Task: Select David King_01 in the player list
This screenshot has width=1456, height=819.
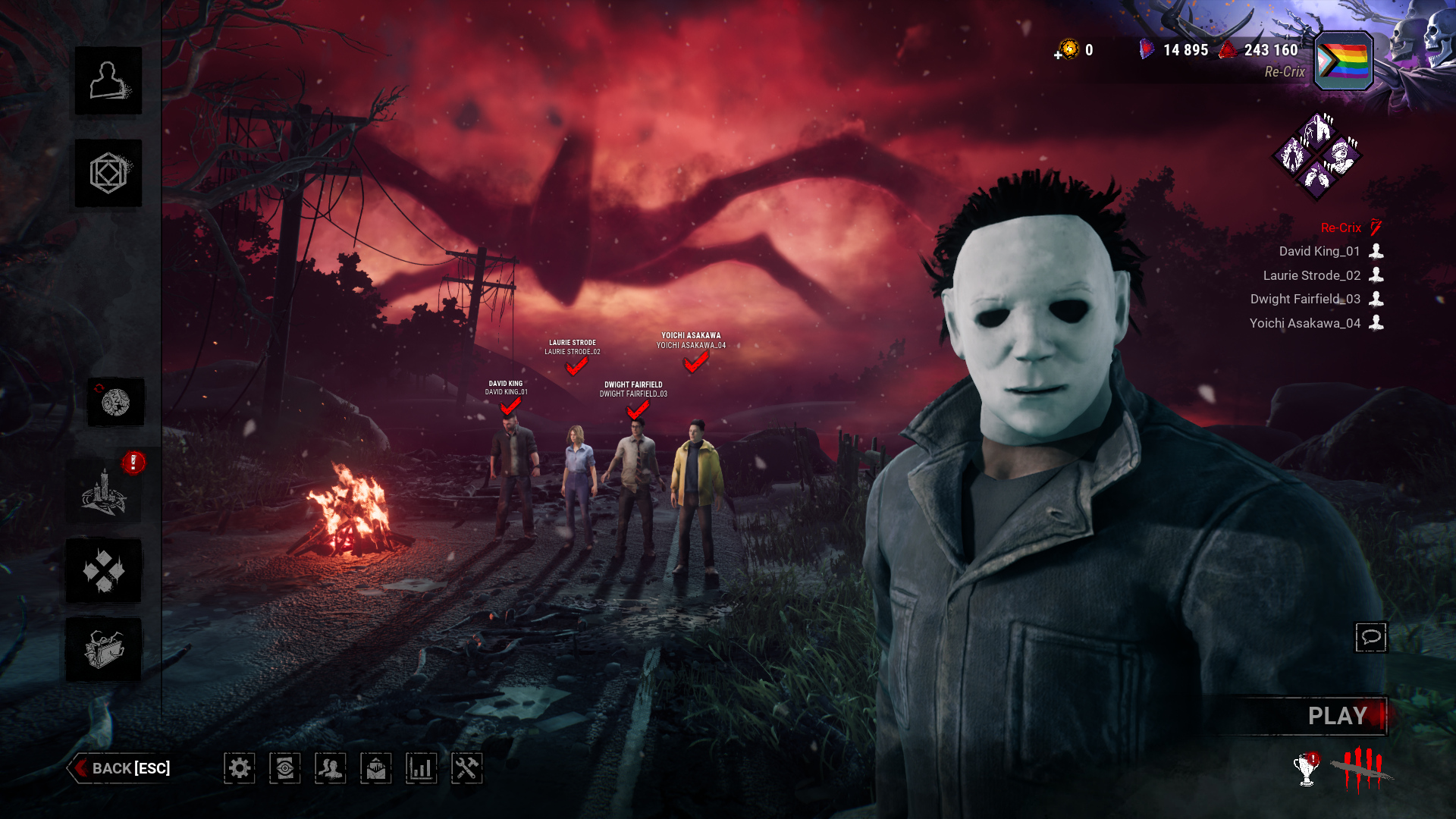Action: tap(1319, 251)
